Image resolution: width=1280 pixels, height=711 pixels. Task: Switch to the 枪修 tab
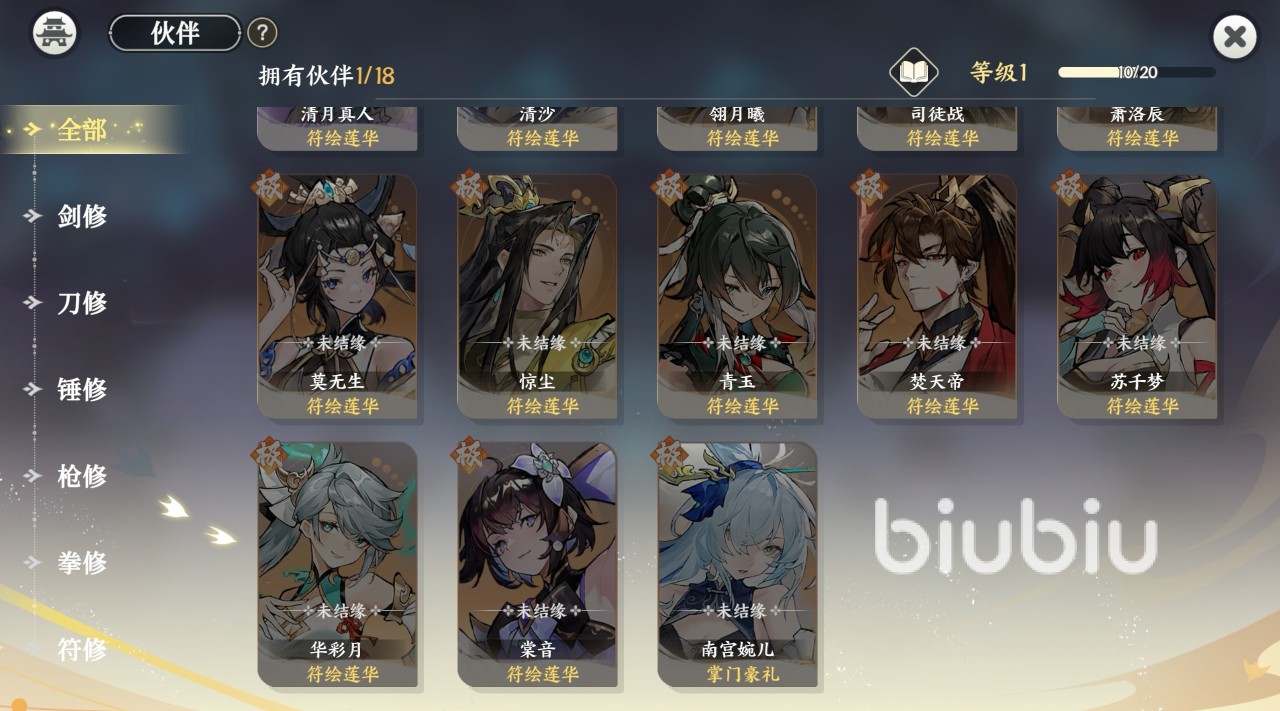[x=82, y=476]
